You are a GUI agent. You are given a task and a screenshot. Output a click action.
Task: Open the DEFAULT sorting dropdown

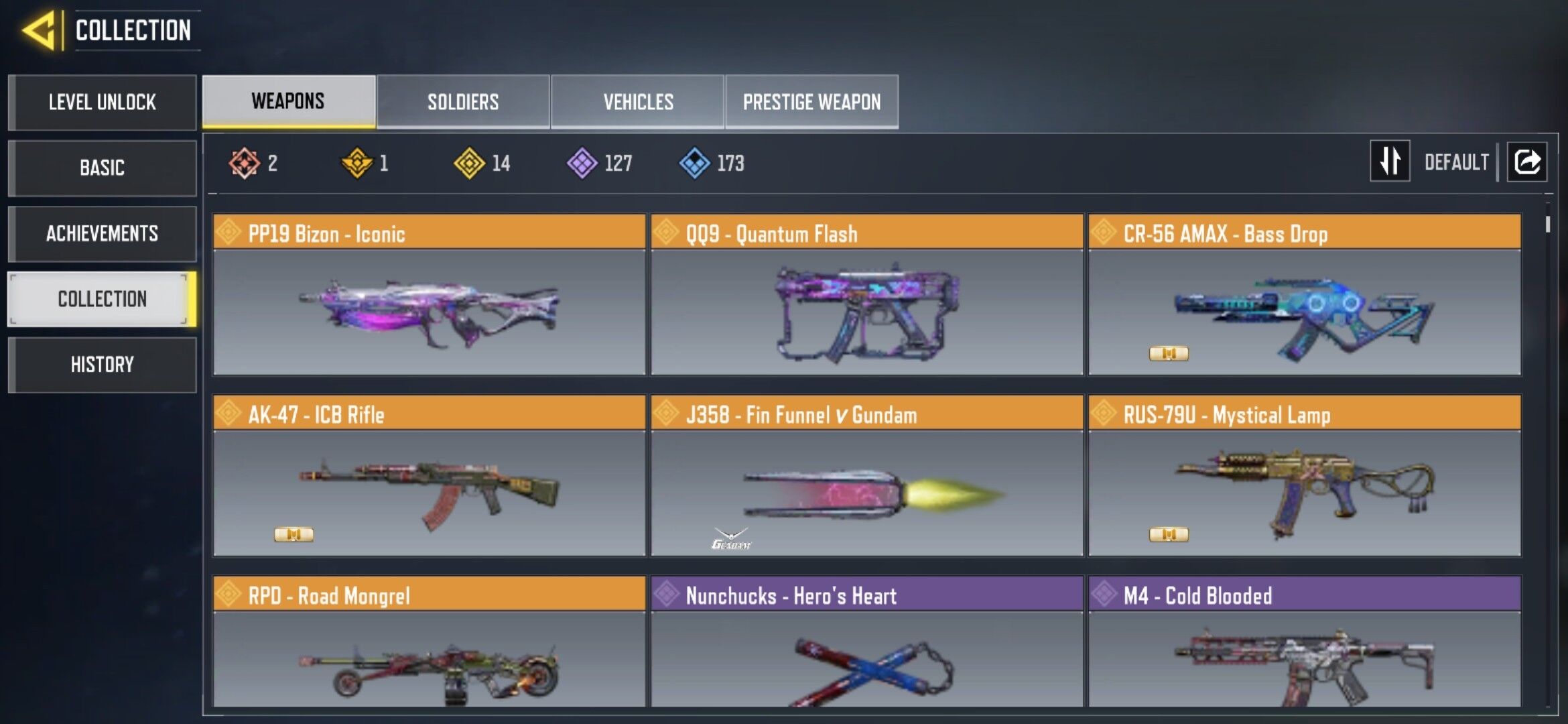click(1455, 161)
